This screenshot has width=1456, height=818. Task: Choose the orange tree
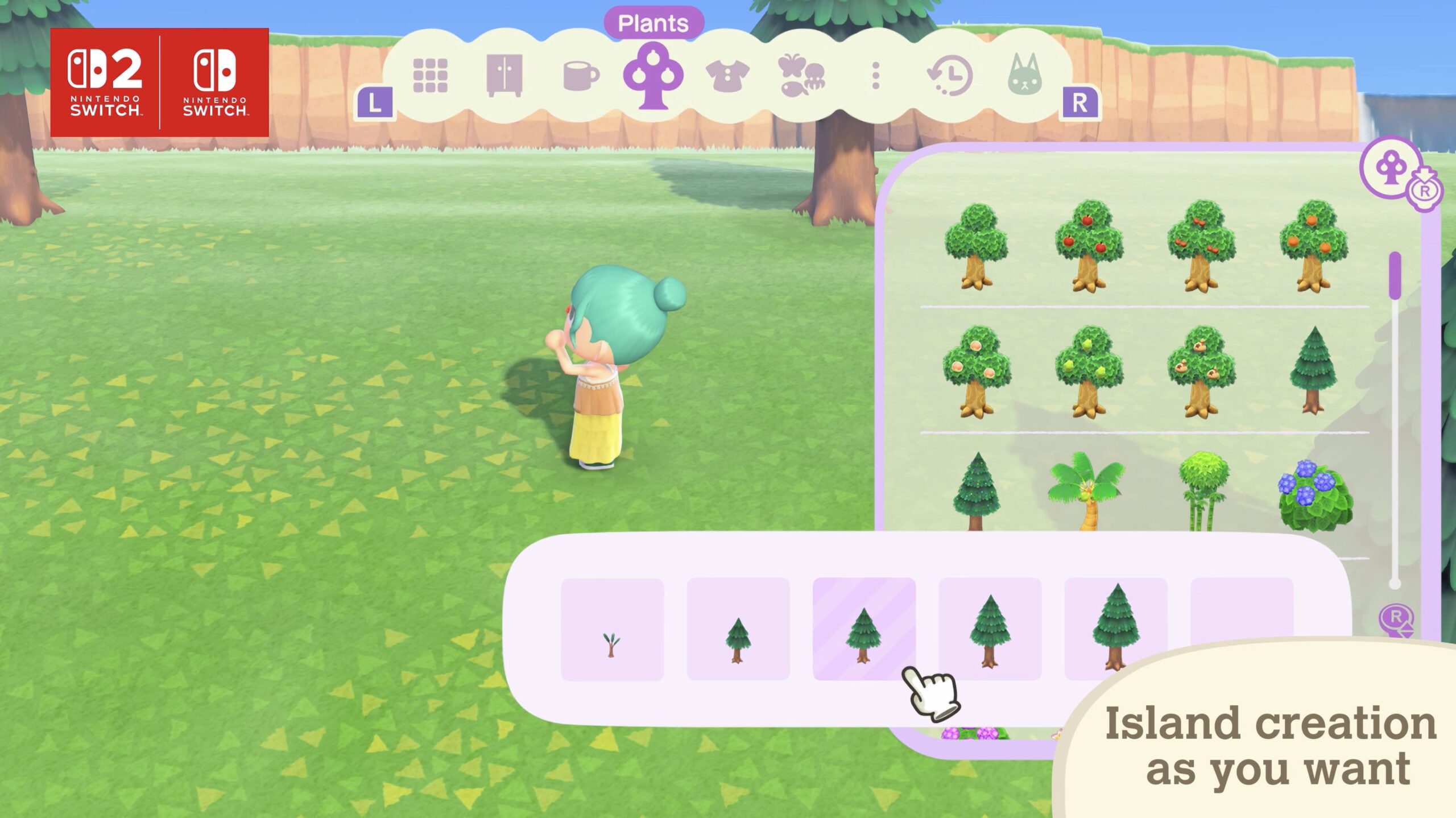click(x=1313, y=246)
